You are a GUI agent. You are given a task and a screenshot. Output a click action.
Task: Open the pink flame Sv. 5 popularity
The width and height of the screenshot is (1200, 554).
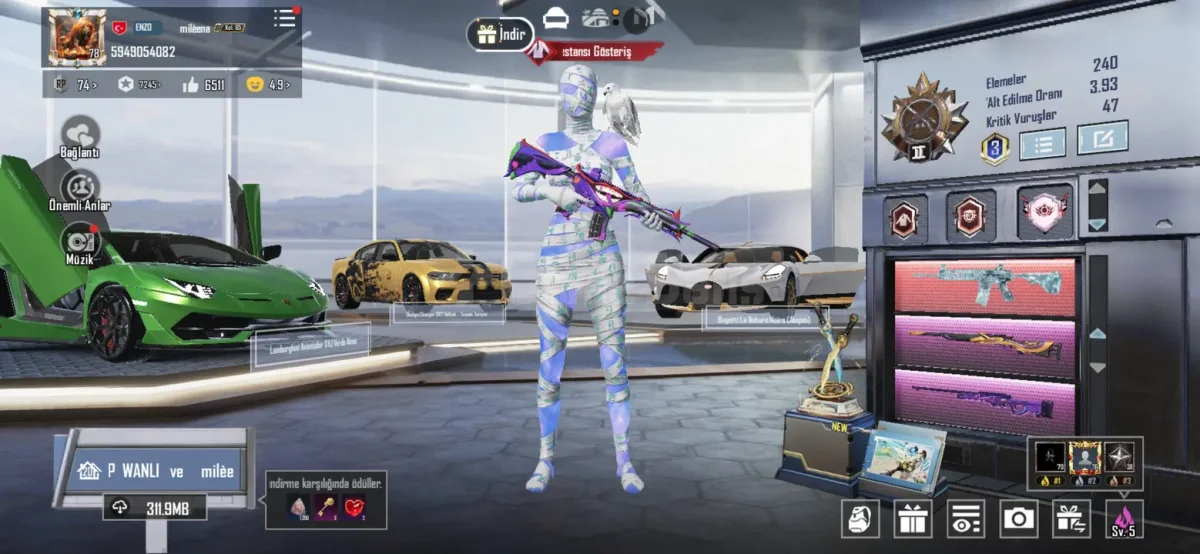[1124, 518]
